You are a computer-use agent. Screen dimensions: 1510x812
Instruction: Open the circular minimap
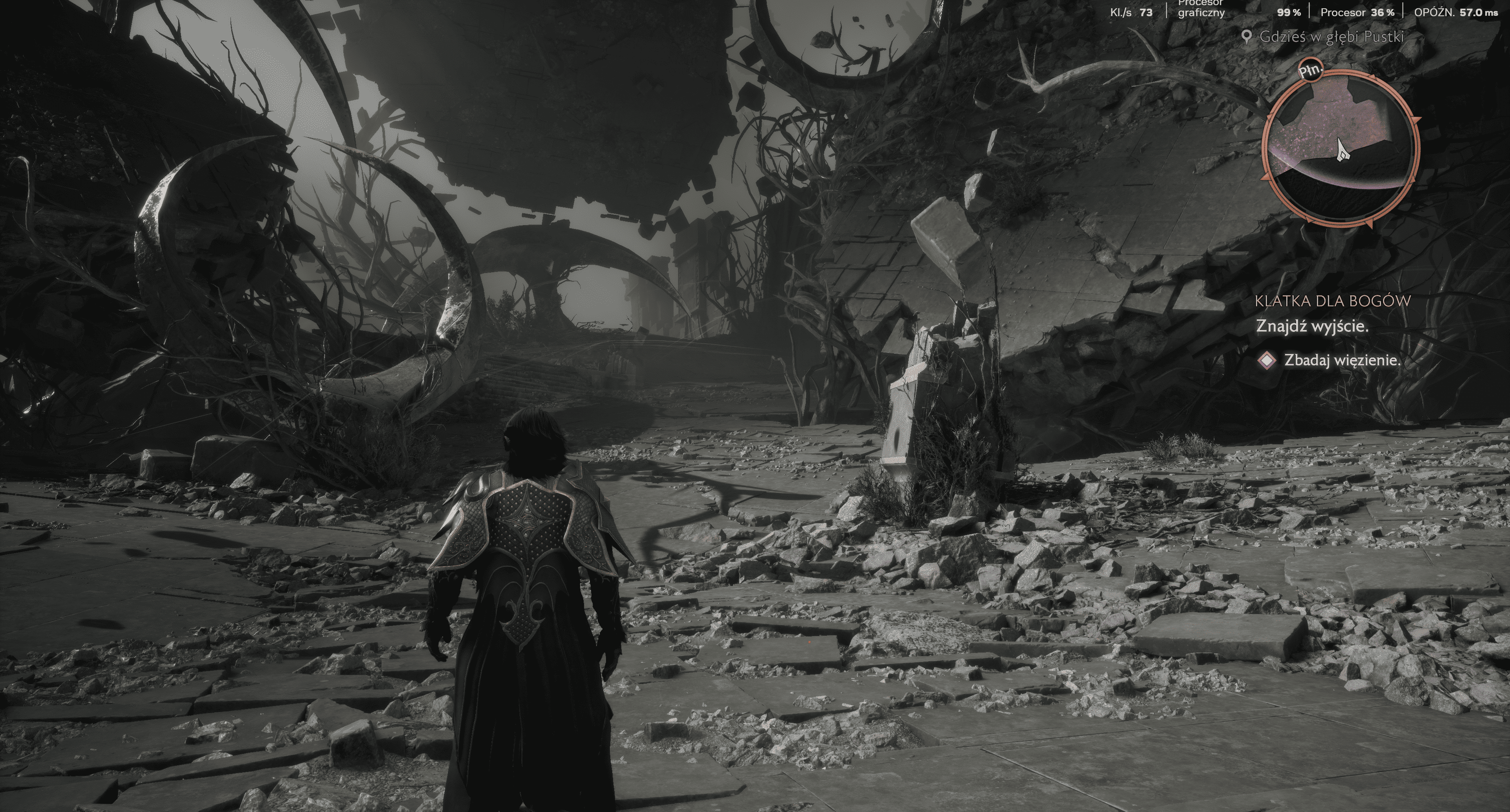(x=1341, y=148)
